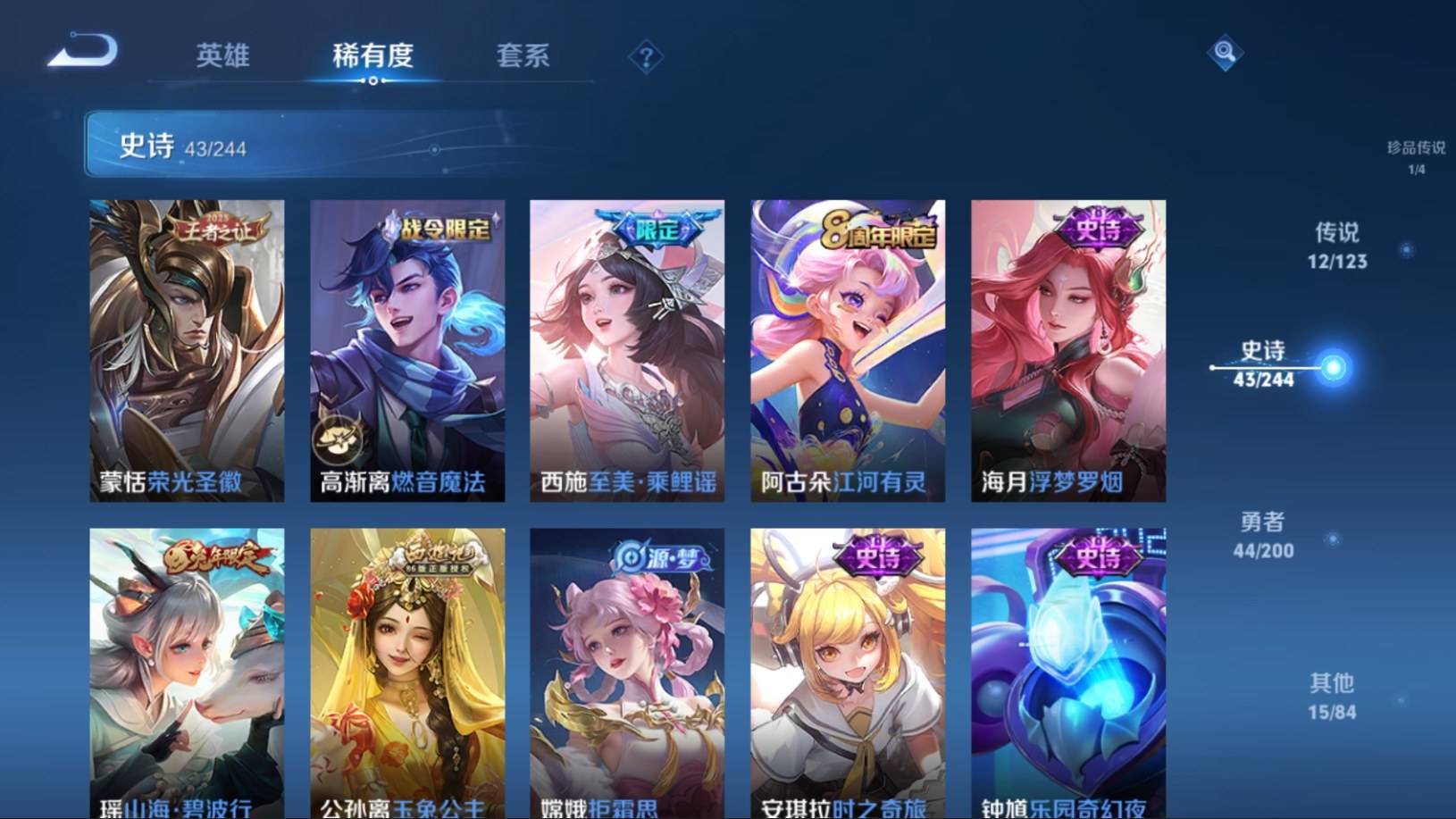Select the 史诗 rarity section marker
Viewport: 1456px width, 819px height.
coord(1264,364)
